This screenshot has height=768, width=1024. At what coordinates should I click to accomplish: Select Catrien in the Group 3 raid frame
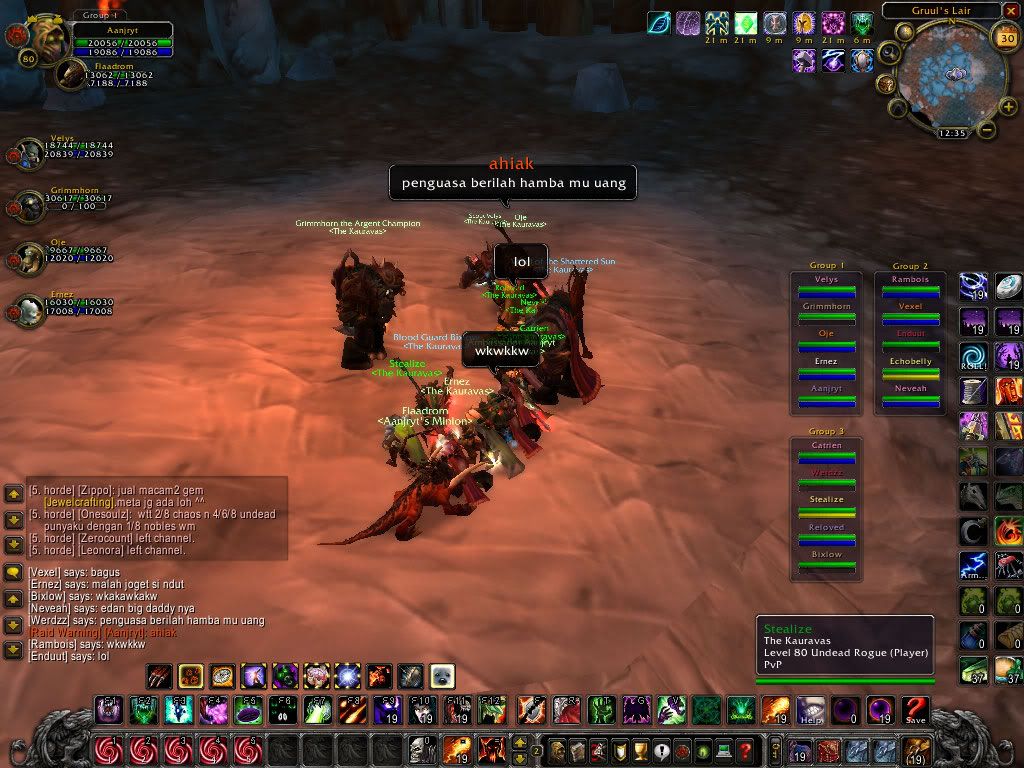826,450
